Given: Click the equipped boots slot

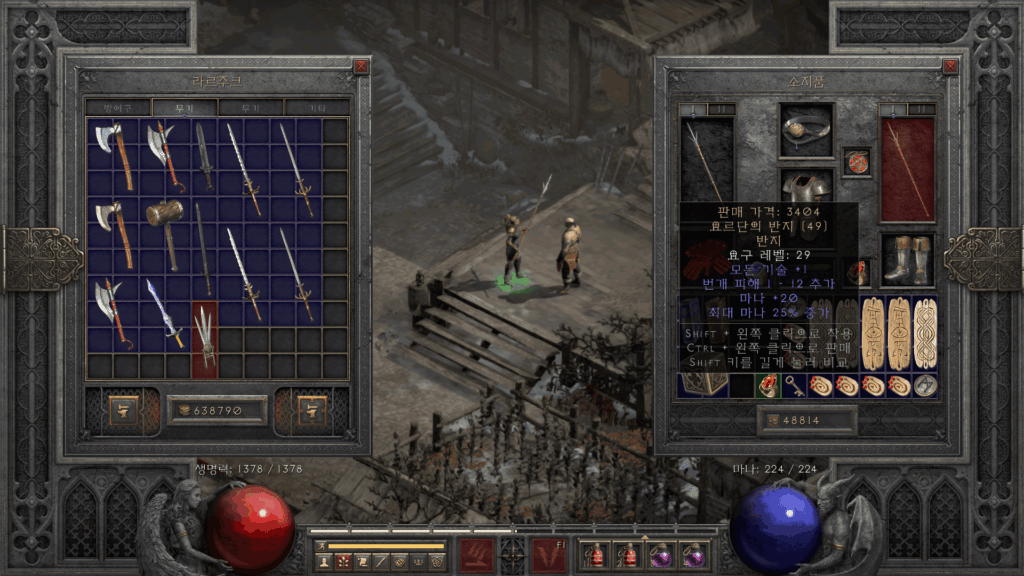Looking at the screenshot, I should click(906, 258).
